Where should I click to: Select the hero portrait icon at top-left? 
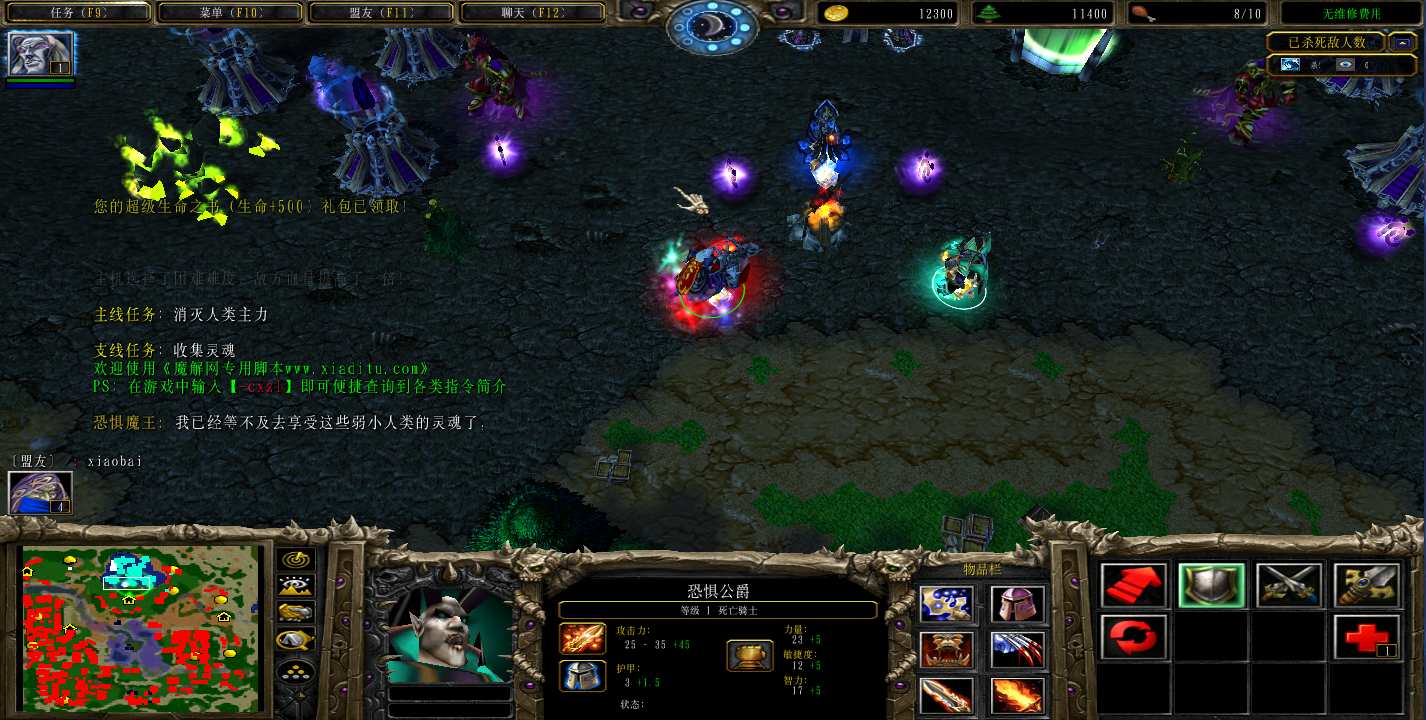point(41,54)
